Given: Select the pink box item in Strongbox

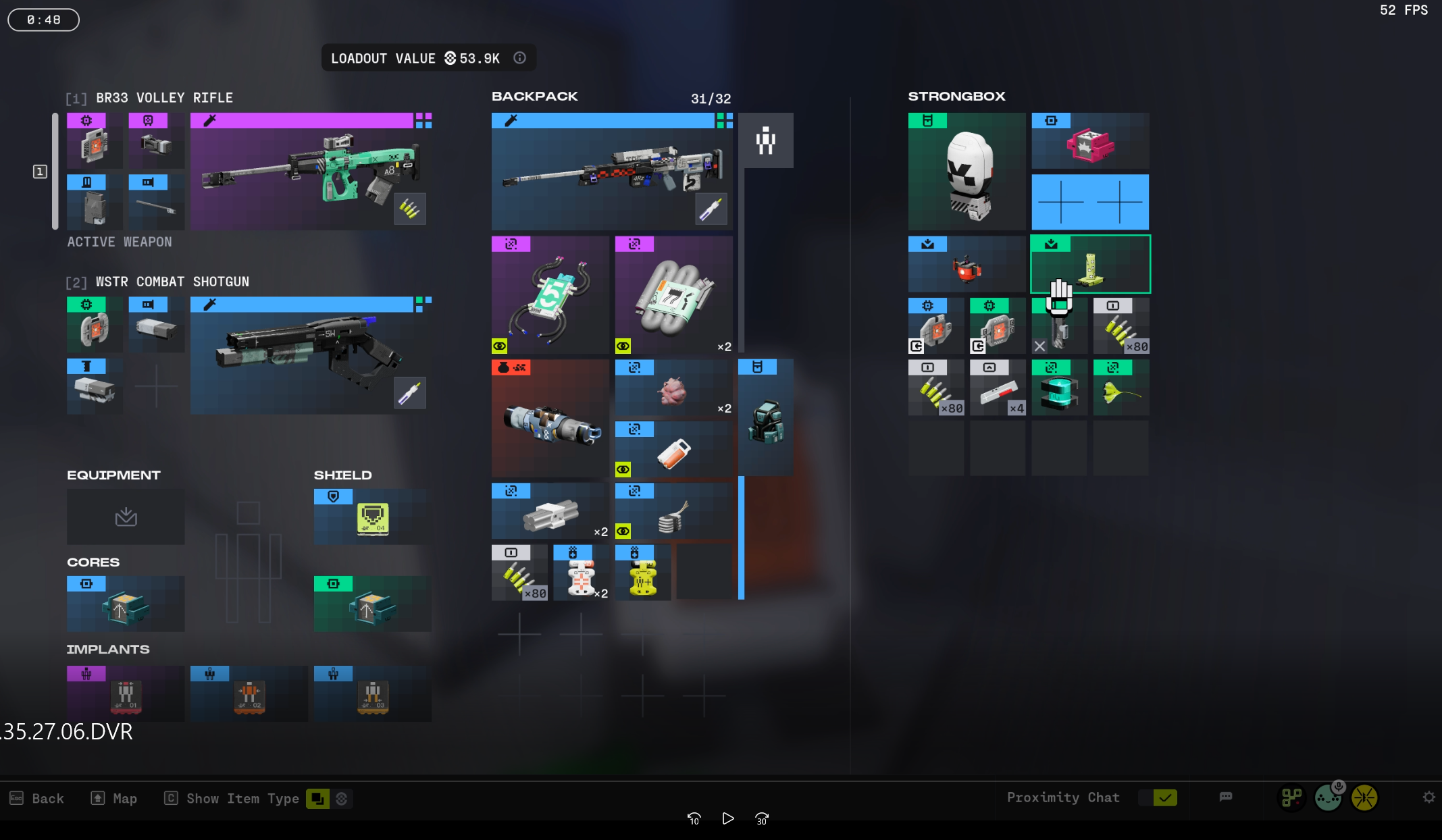Looking at the screenshot, I should tap(1089, 142).
